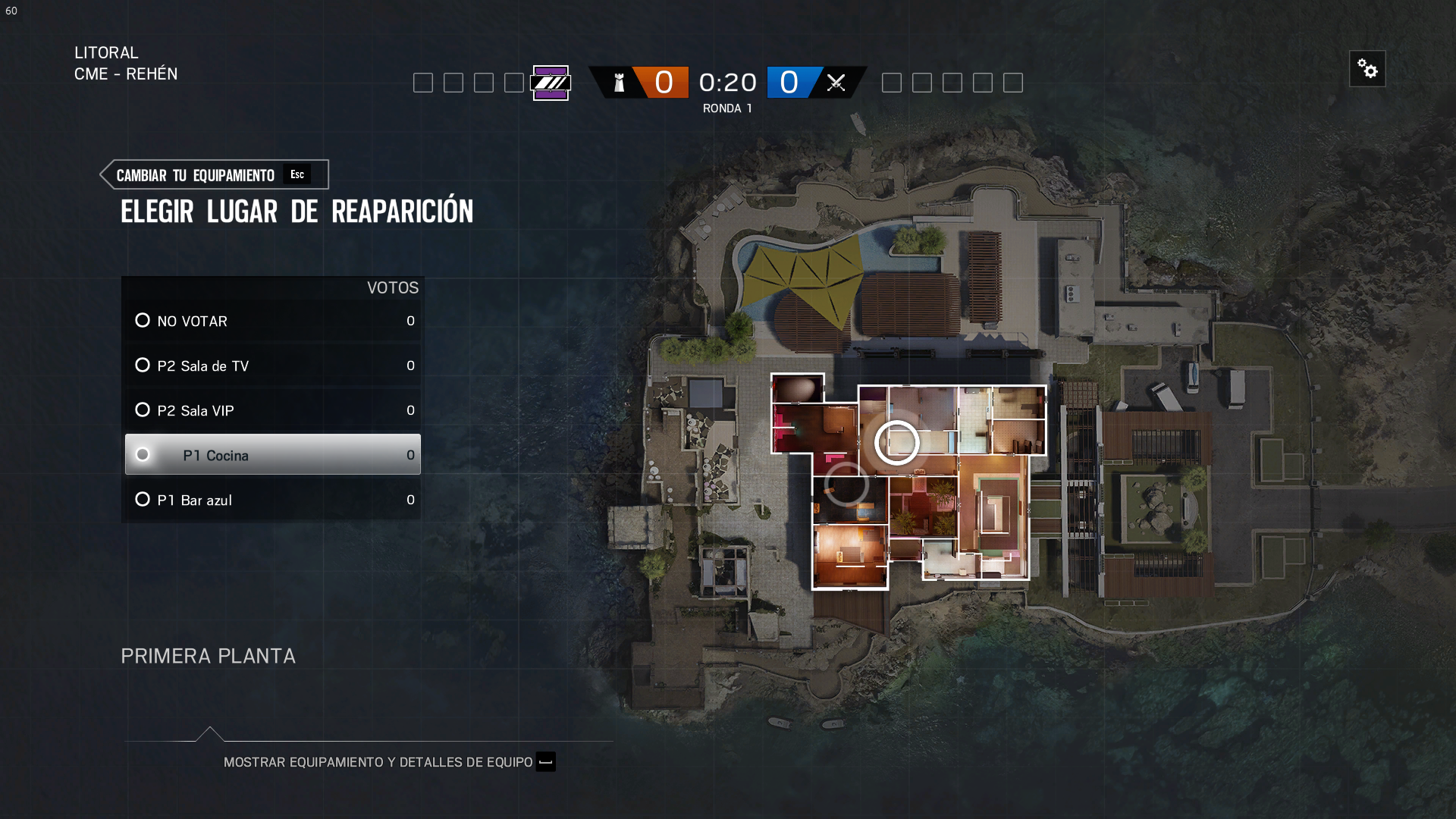
Task: Click the RONDA 1 label
Action: [x=727, y=108]
